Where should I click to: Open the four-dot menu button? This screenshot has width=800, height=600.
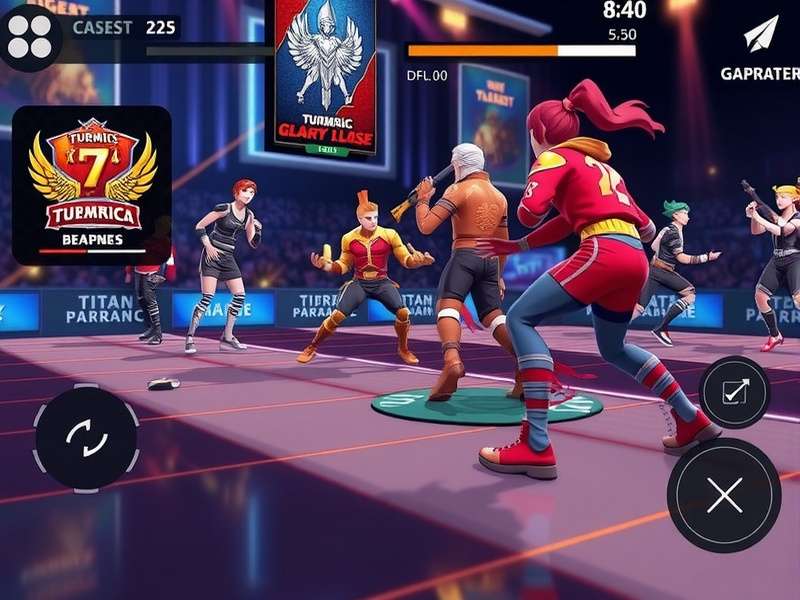[x=30, y=35]
